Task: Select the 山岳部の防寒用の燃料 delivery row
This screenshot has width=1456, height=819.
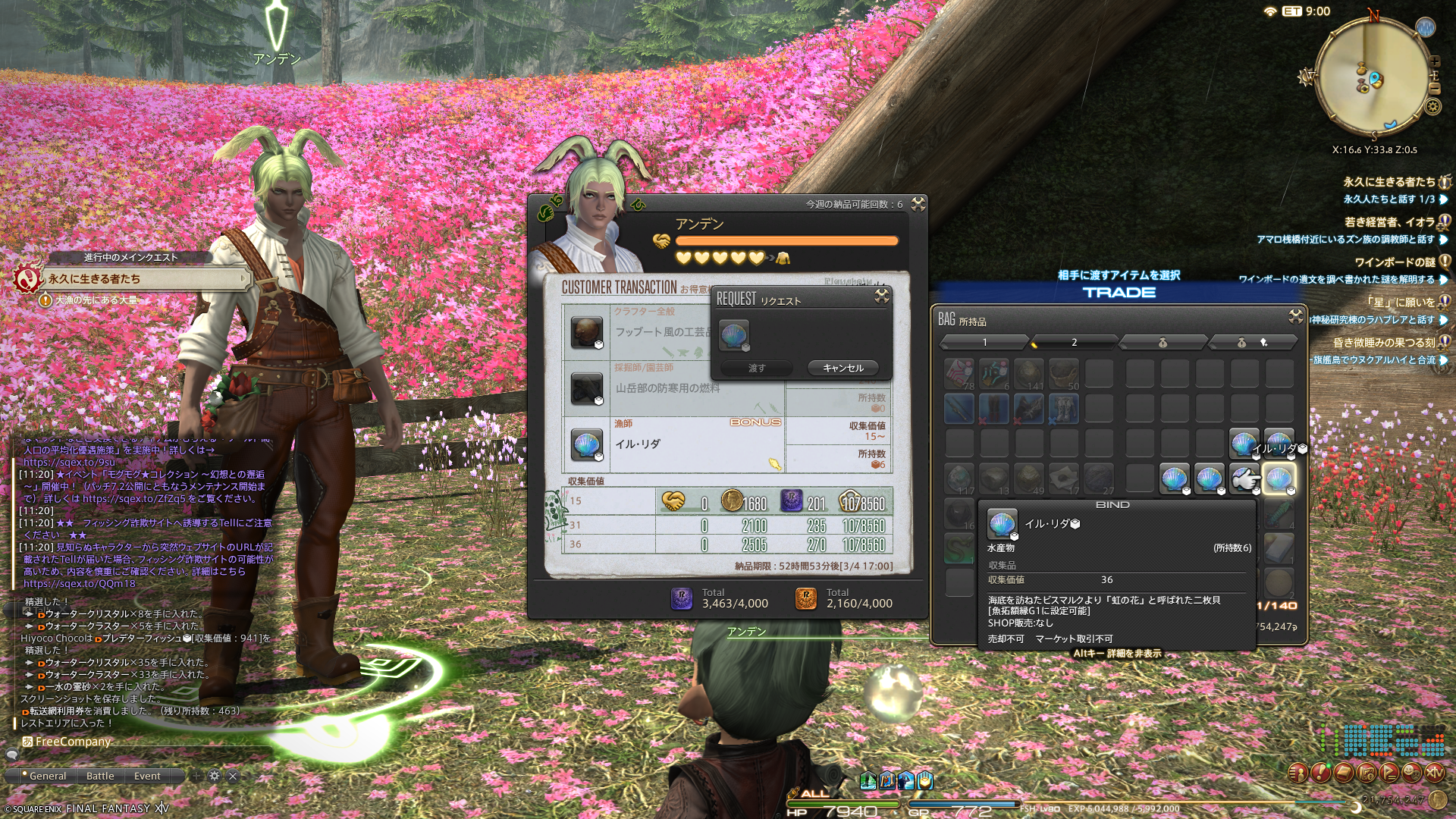Action: (667, 388)
